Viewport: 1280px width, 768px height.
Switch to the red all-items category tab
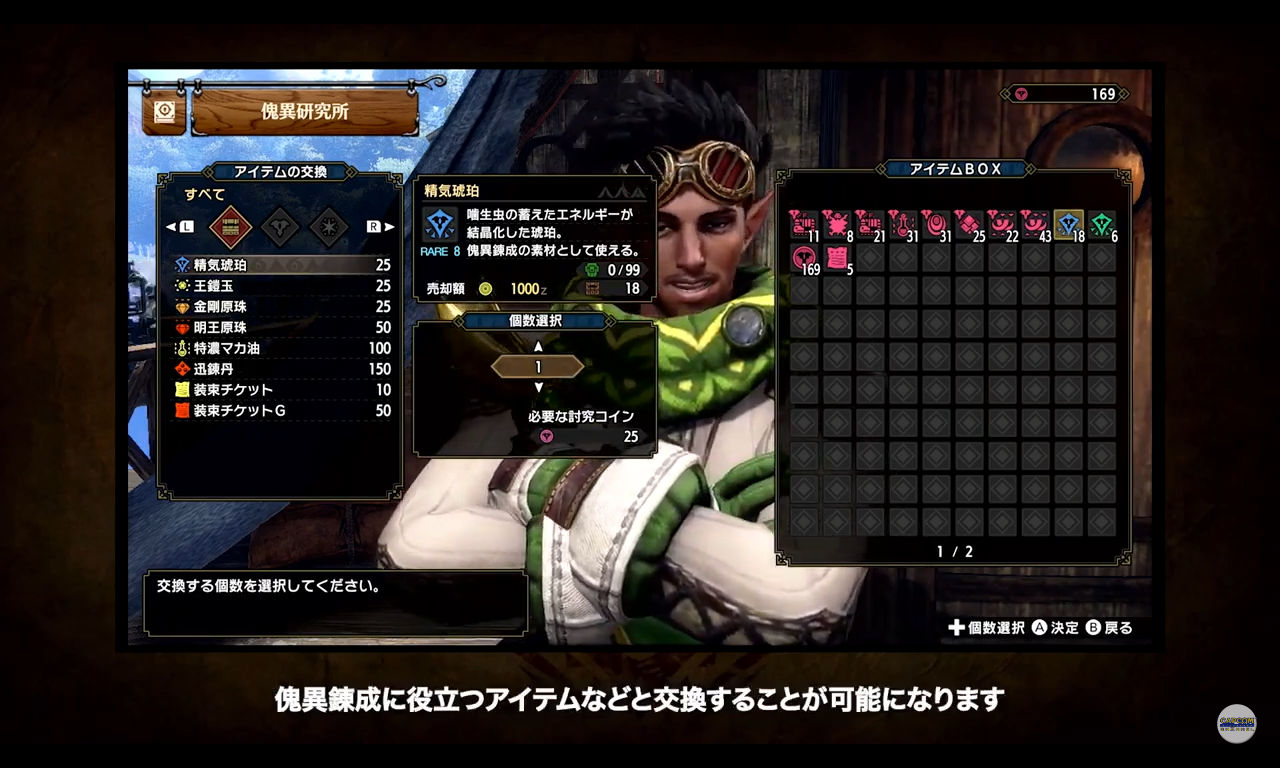(x=230, y=227)
